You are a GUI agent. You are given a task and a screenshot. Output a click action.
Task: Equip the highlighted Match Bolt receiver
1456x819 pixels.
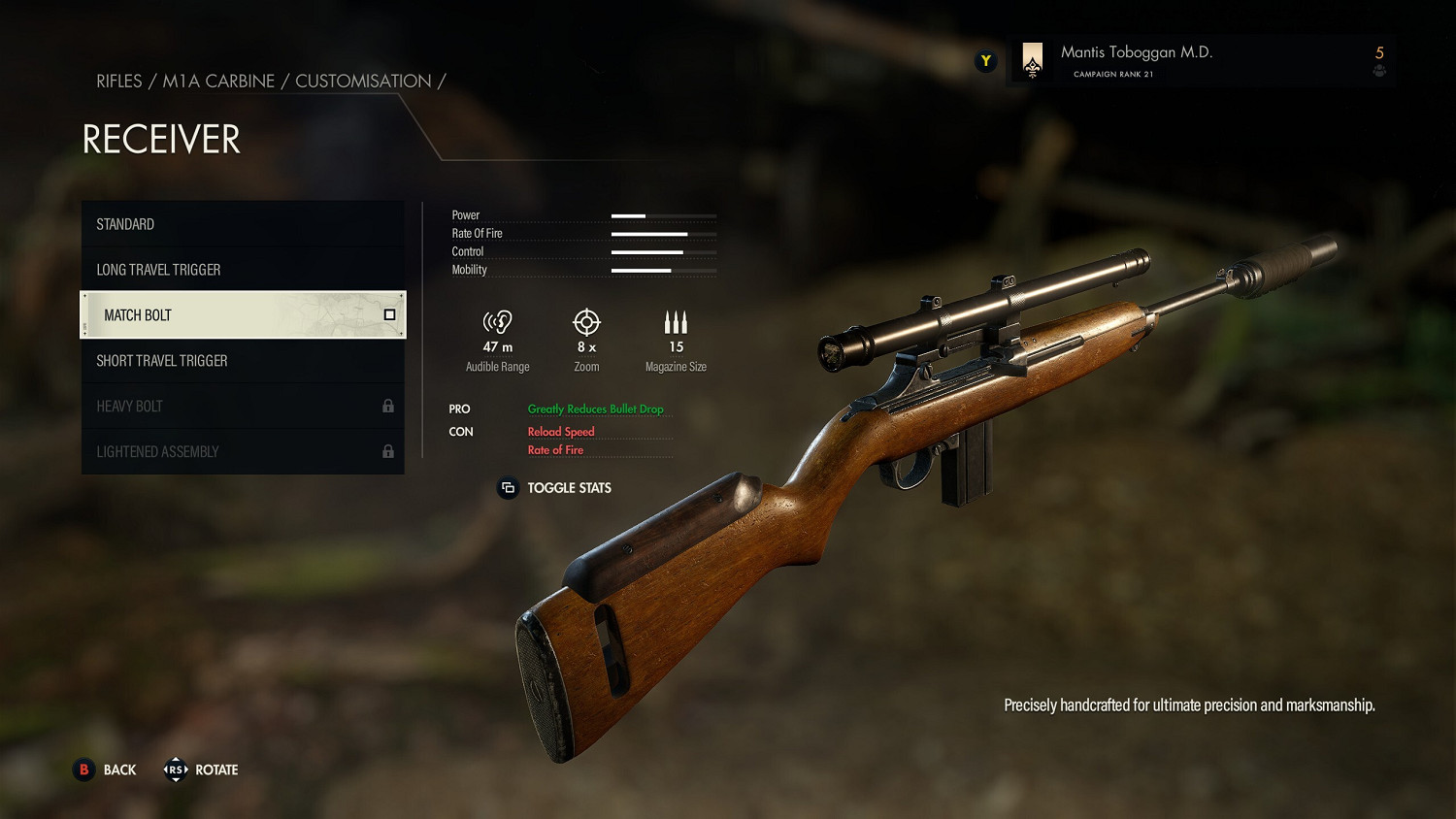tap(242, 315)
